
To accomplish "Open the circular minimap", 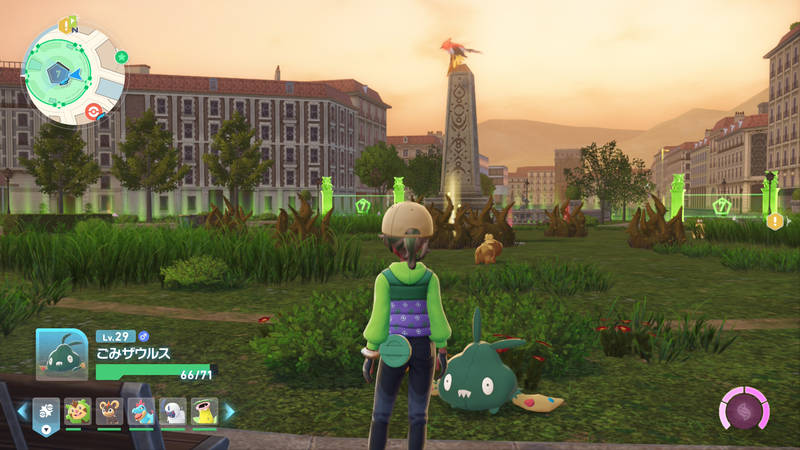I will click(x=72, y=74).
